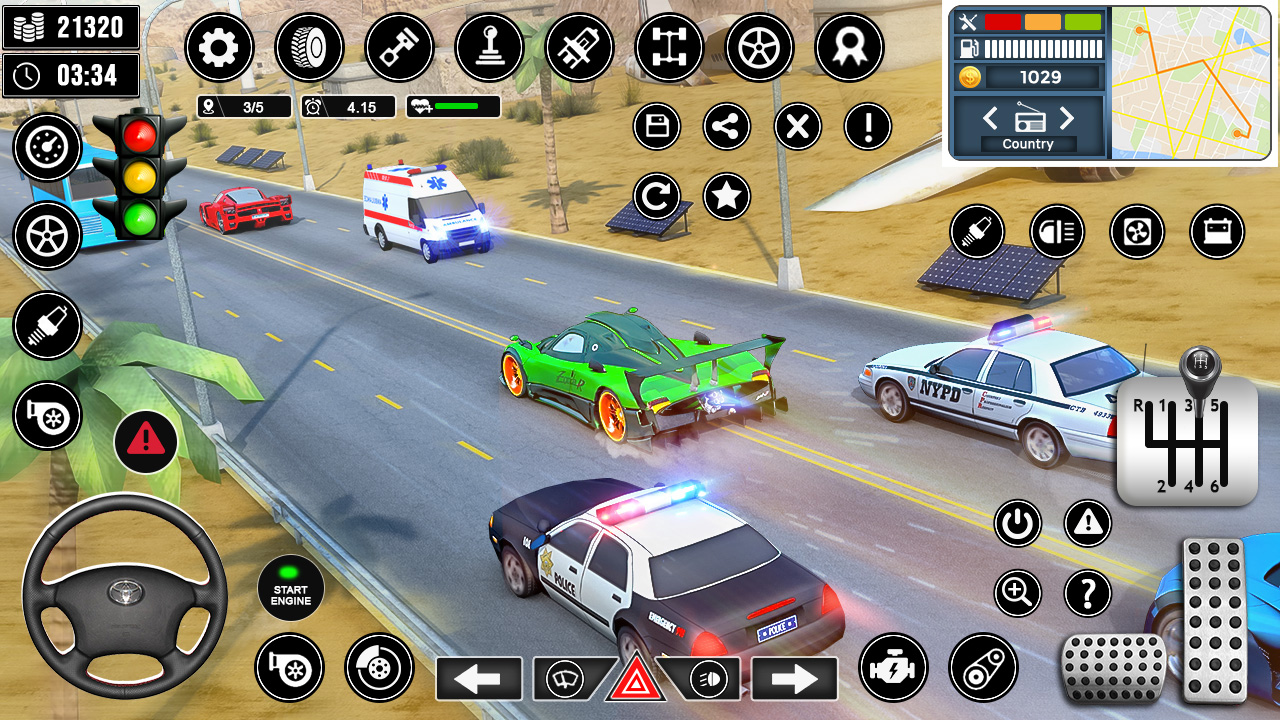Zoom in with the magnifier icon
This screenshot has height=720, width=1280.
1017,594
